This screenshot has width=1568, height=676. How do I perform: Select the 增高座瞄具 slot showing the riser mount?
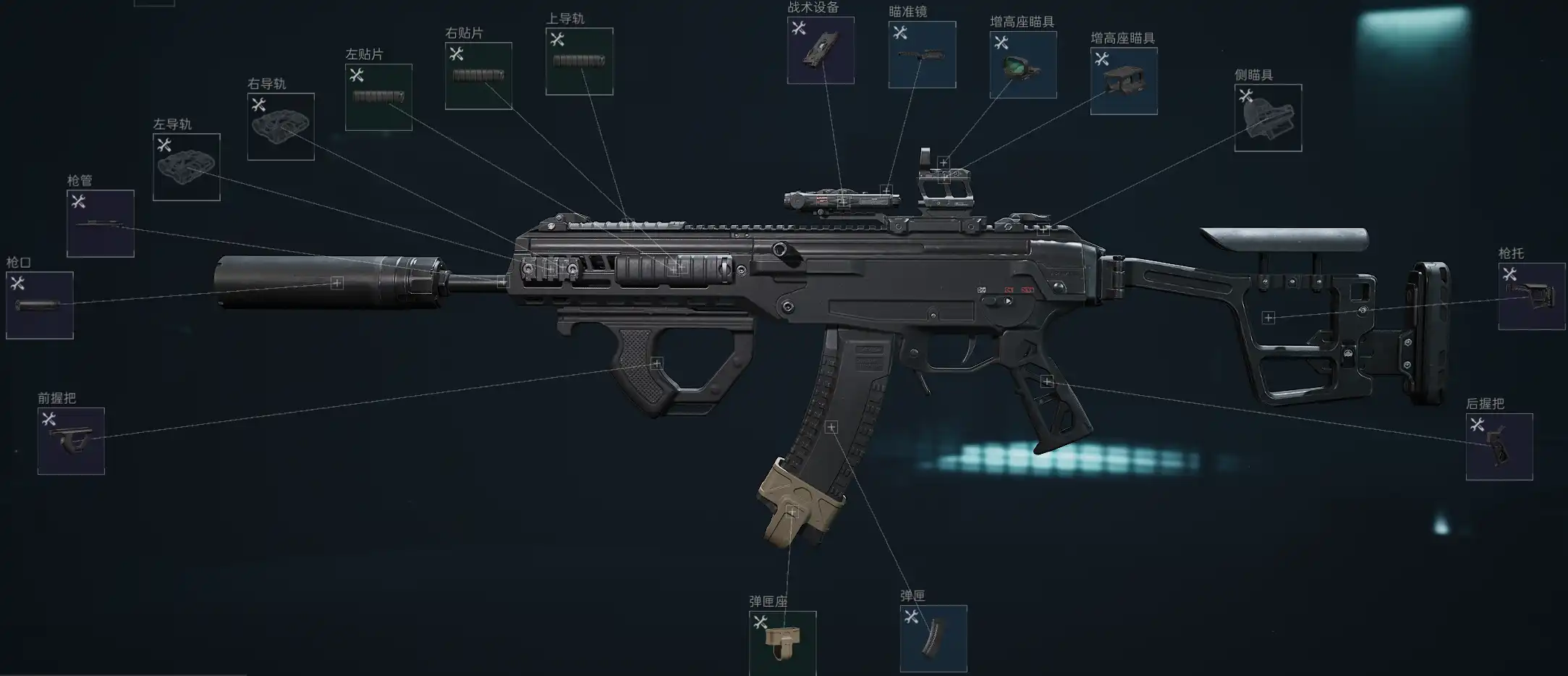1123,81
